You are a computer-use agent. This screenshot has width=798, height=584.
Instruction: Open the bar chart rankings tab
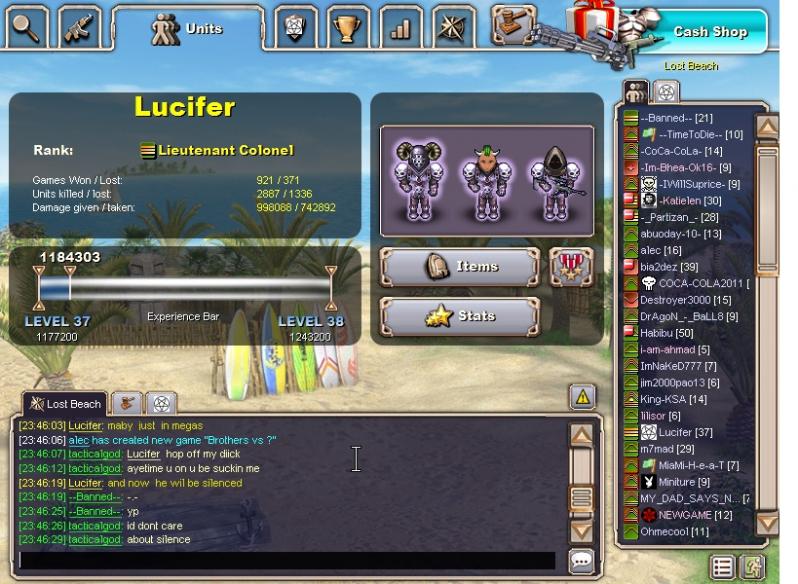[400, 28]
